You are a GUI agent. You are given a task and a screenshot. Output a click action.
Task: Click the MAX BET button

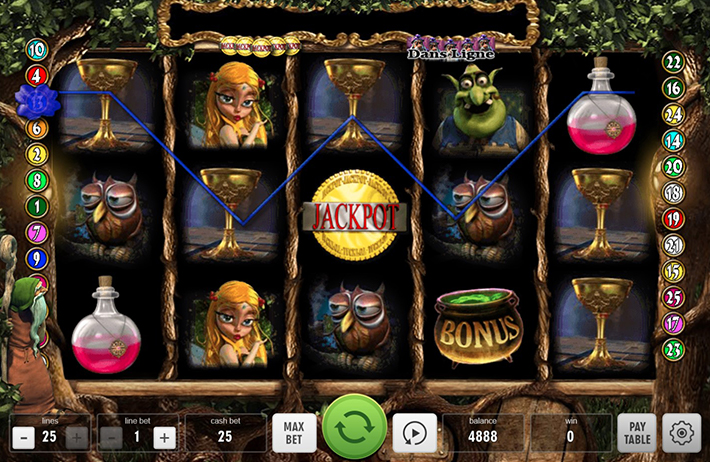pos(294,434)
